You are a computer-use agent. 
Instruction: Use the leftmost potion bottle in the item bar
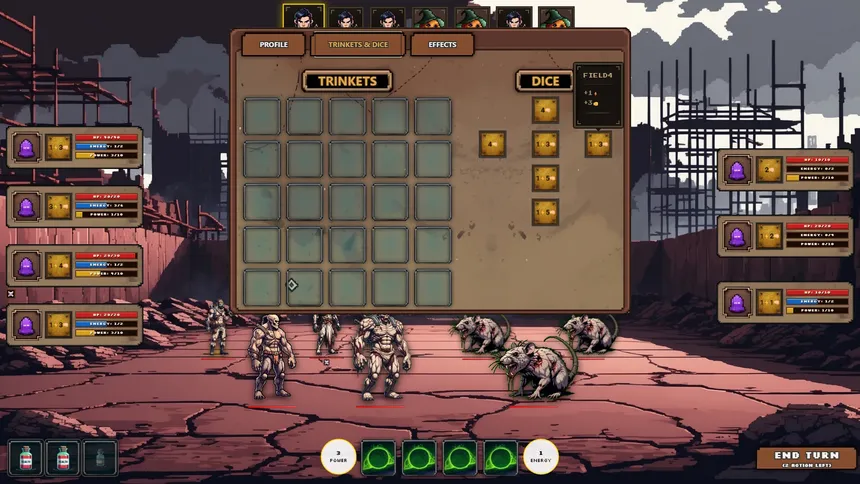(27, 458)
